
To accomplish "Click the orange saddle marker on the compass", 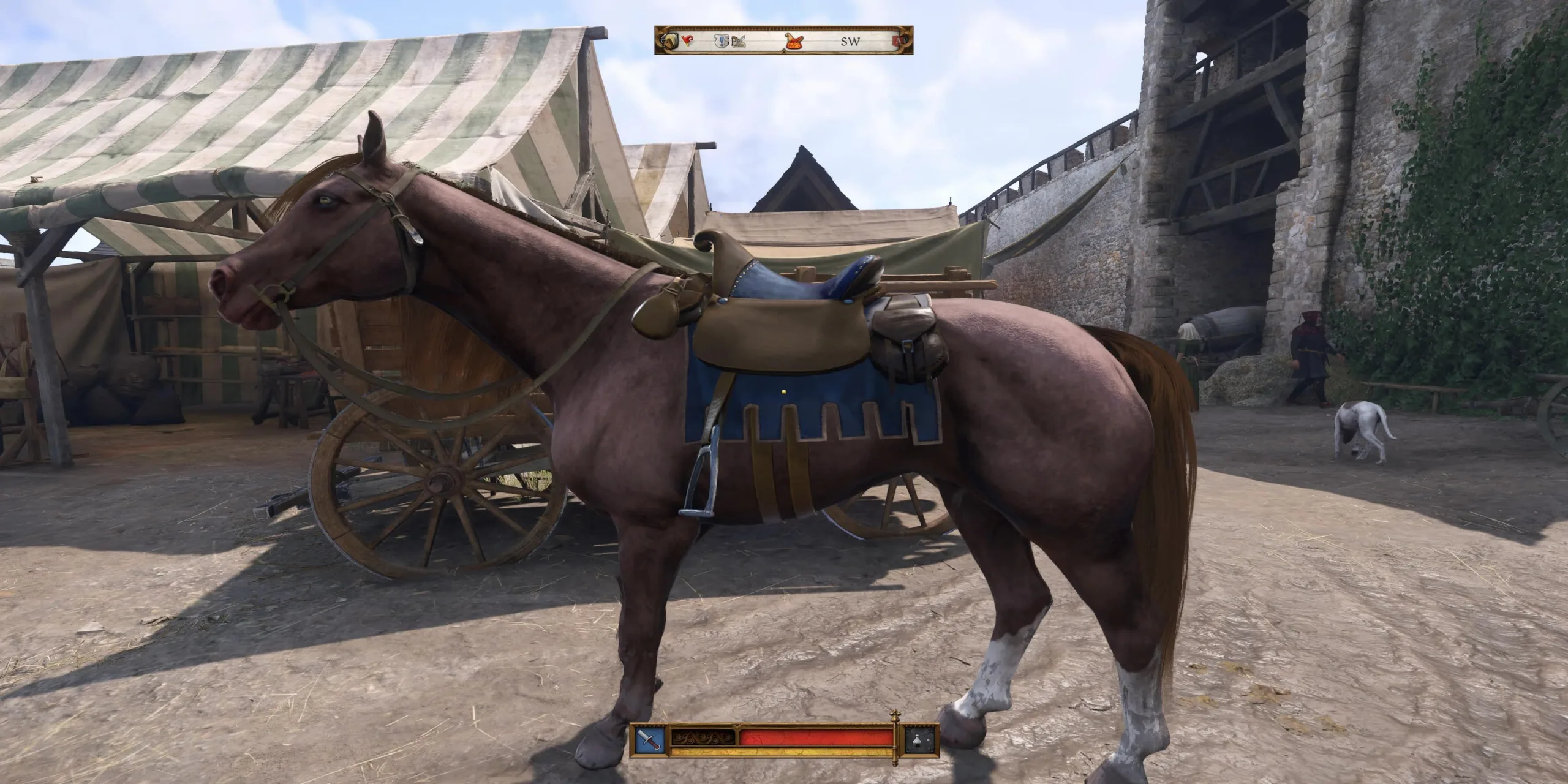I will (x=793, y=43).
